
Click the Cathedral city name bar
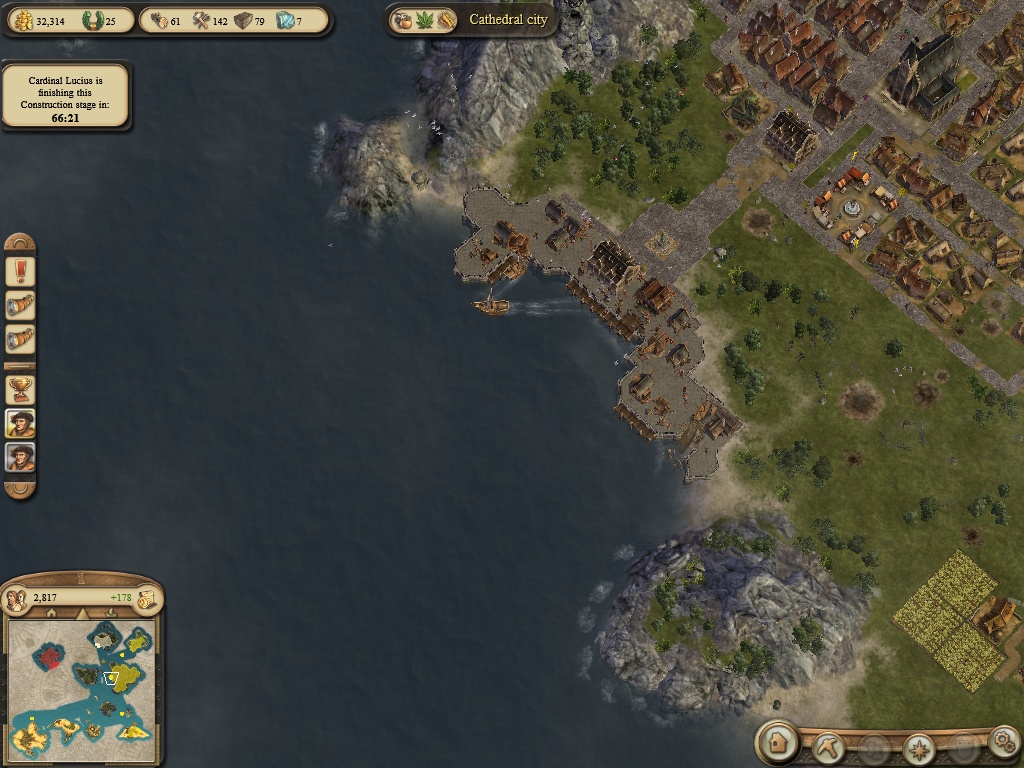508,20
